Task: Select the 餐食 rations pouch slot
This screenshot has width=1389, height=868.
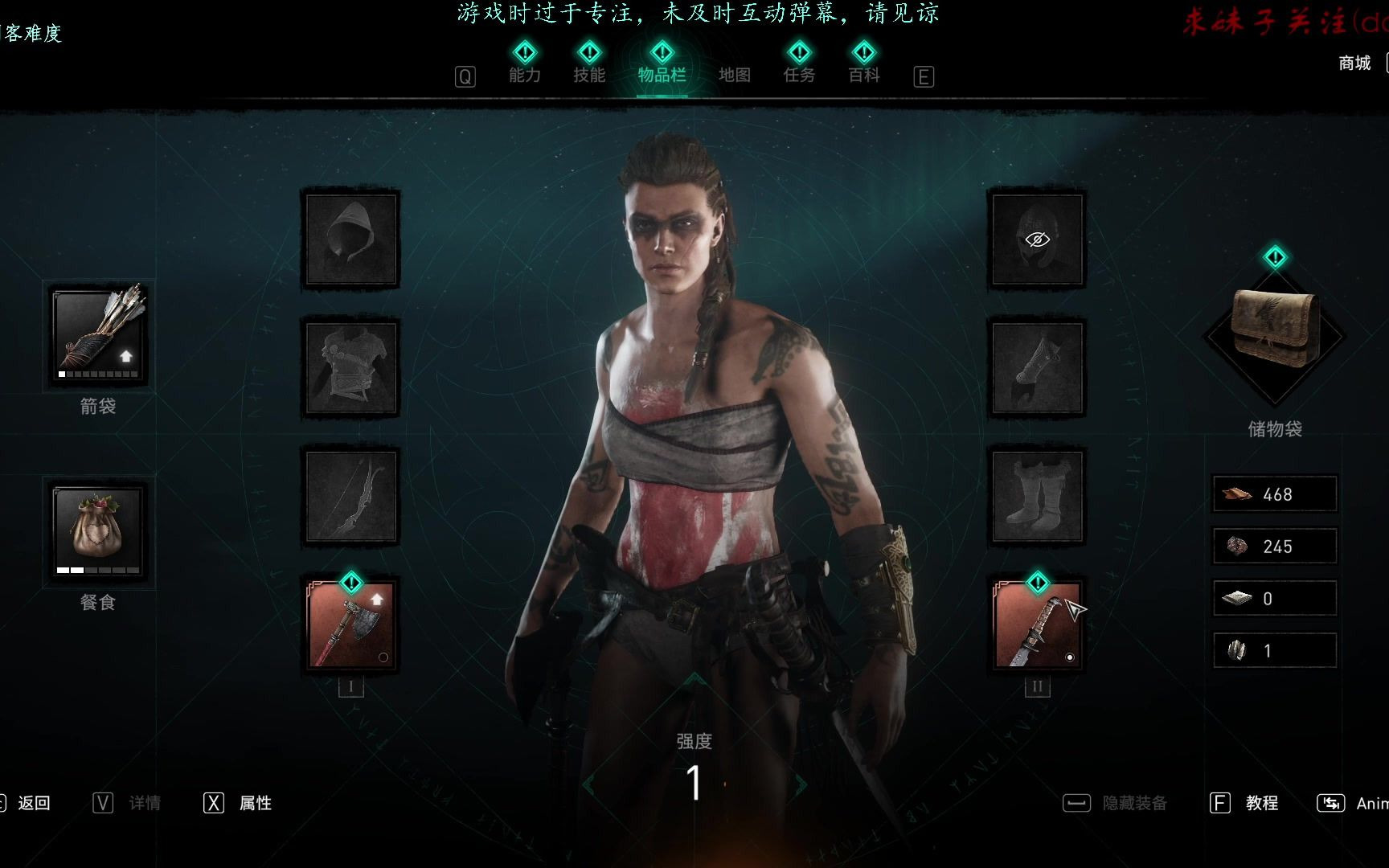Action: point(98,530)
